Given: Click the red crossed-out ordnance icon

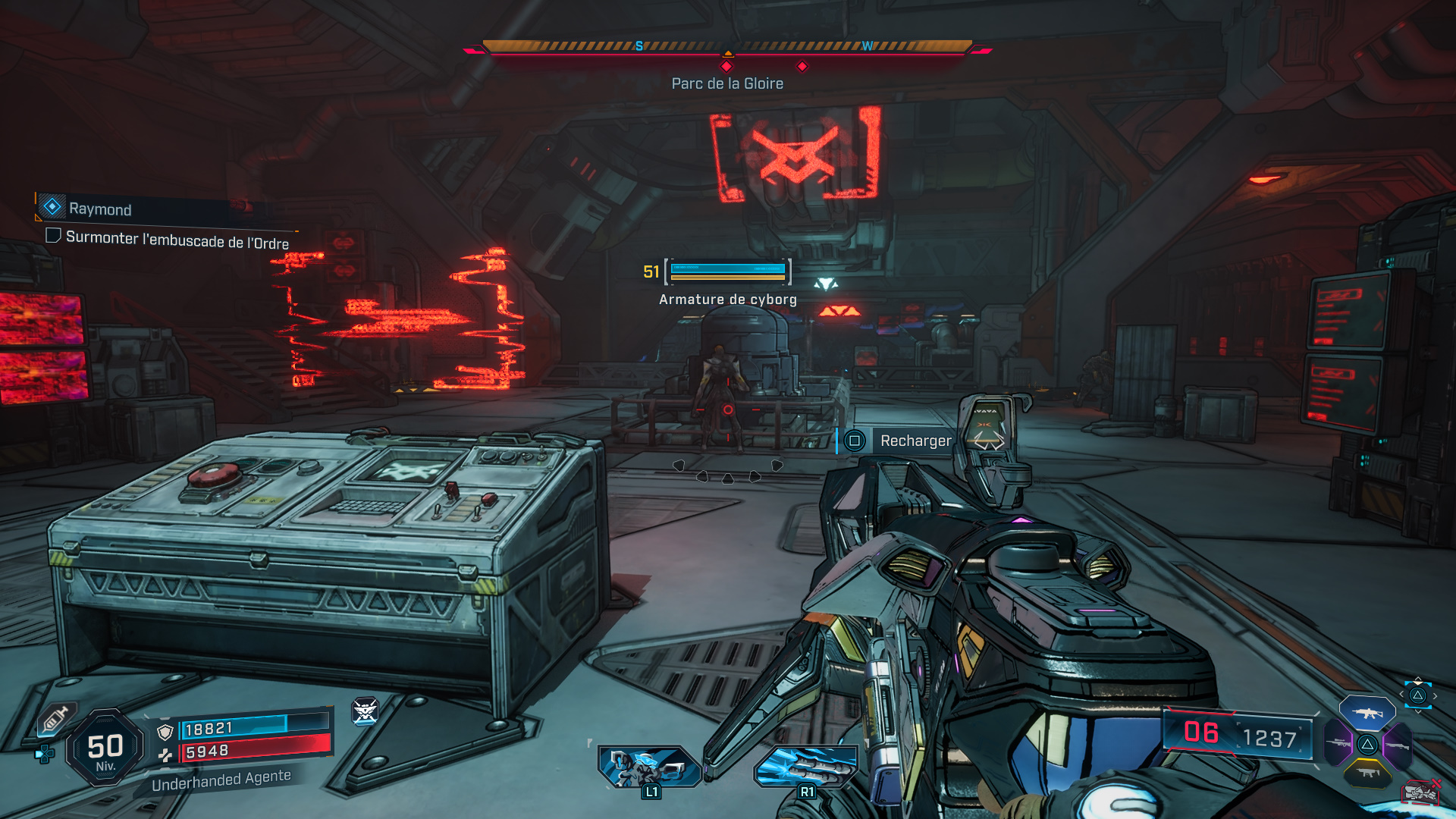Looking at the screenshot, I should (1421, 792).
